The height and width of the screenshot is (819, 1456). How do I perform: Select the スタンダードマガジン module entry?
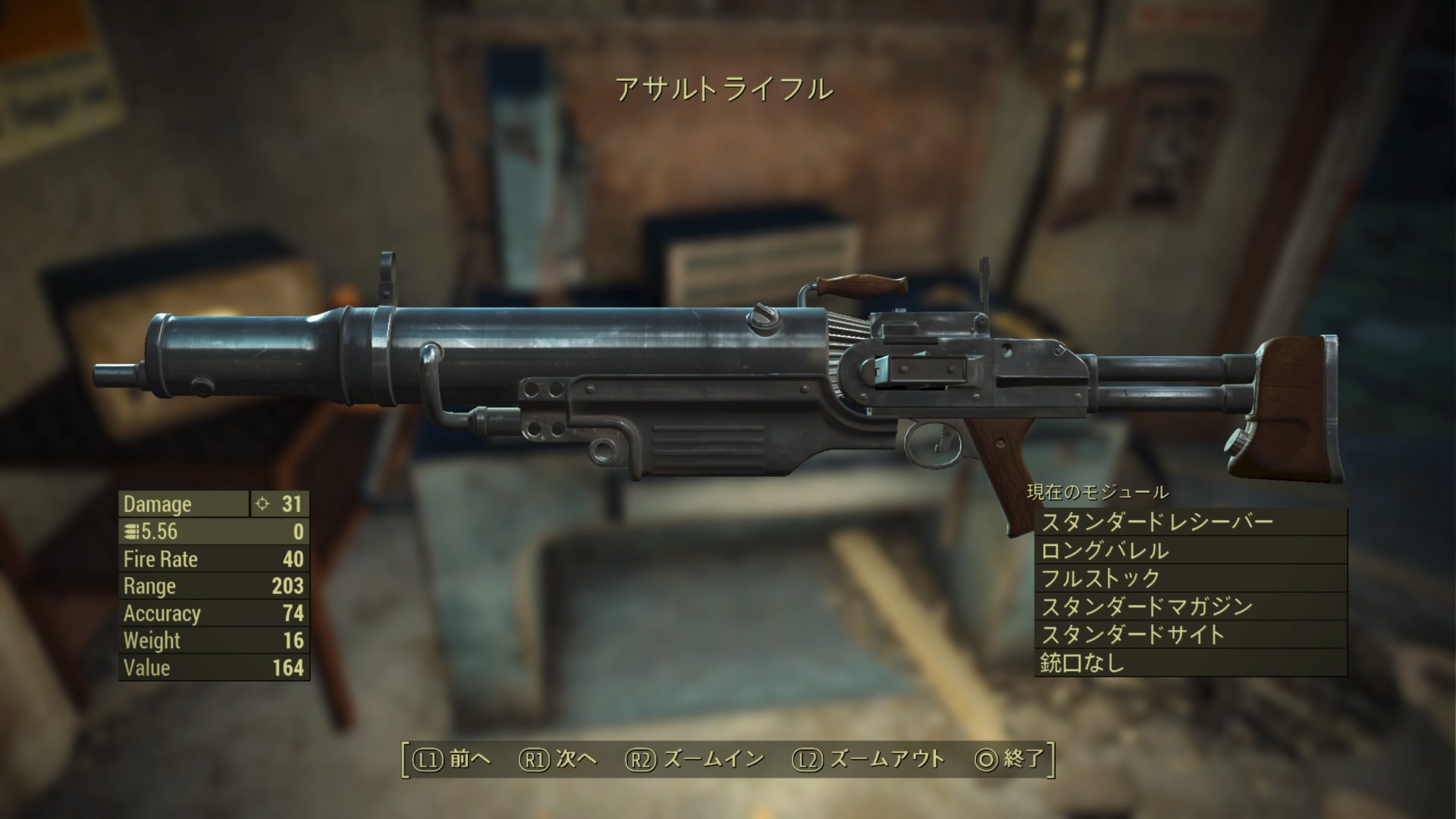(x=1189, y=607)
